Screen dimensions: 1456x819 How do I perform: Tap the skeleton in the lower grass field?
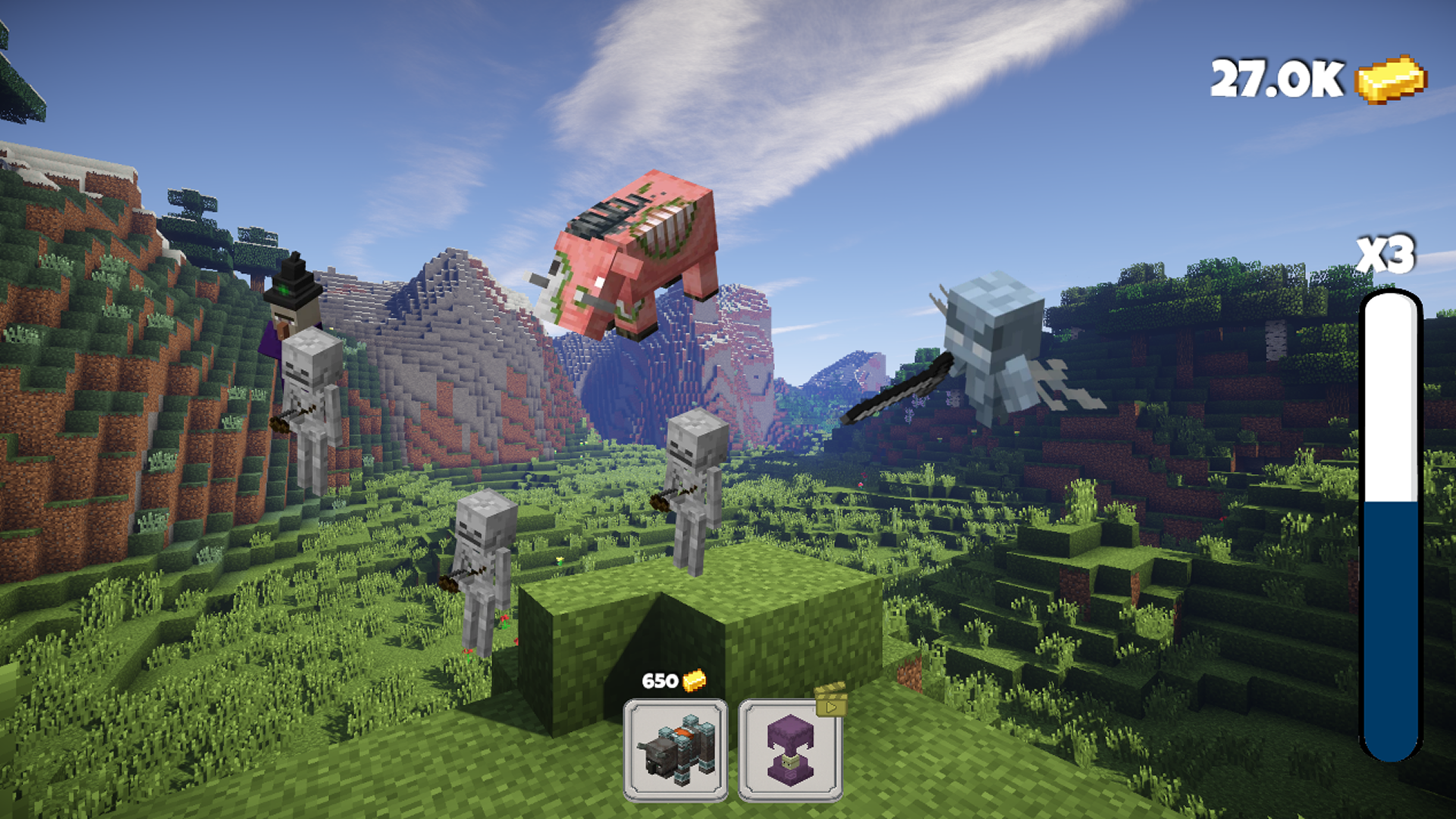[x=482, y=576]
